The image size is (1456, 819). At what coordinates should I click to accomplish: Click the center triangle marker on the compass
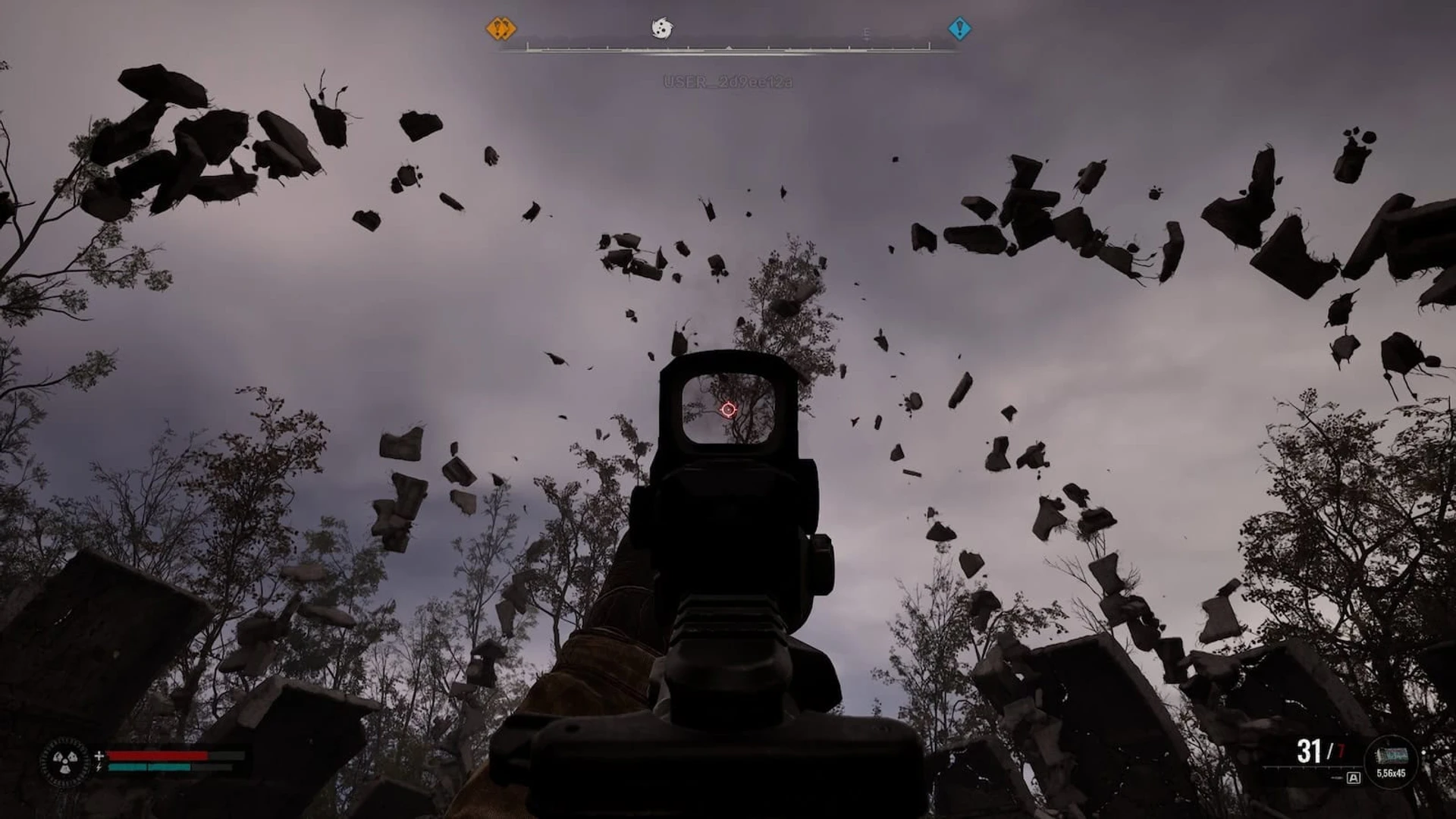click(x=729, y=48)
